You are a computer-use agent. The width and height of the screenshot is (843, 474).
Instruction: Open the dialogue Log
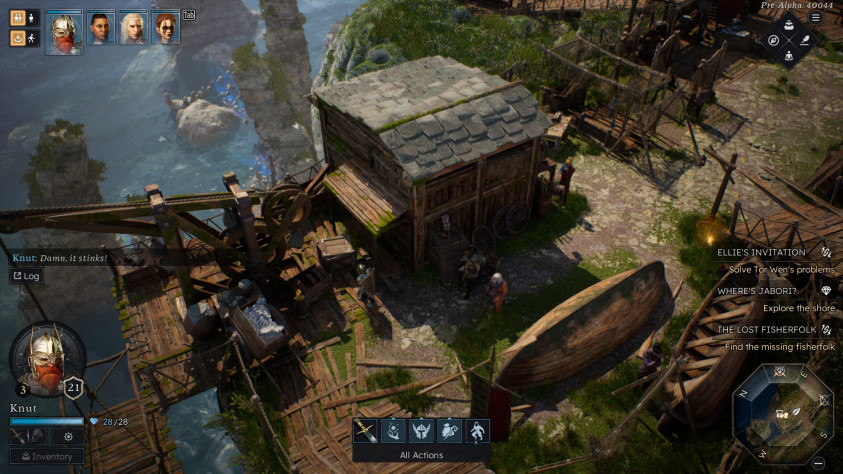click(26, 276)
